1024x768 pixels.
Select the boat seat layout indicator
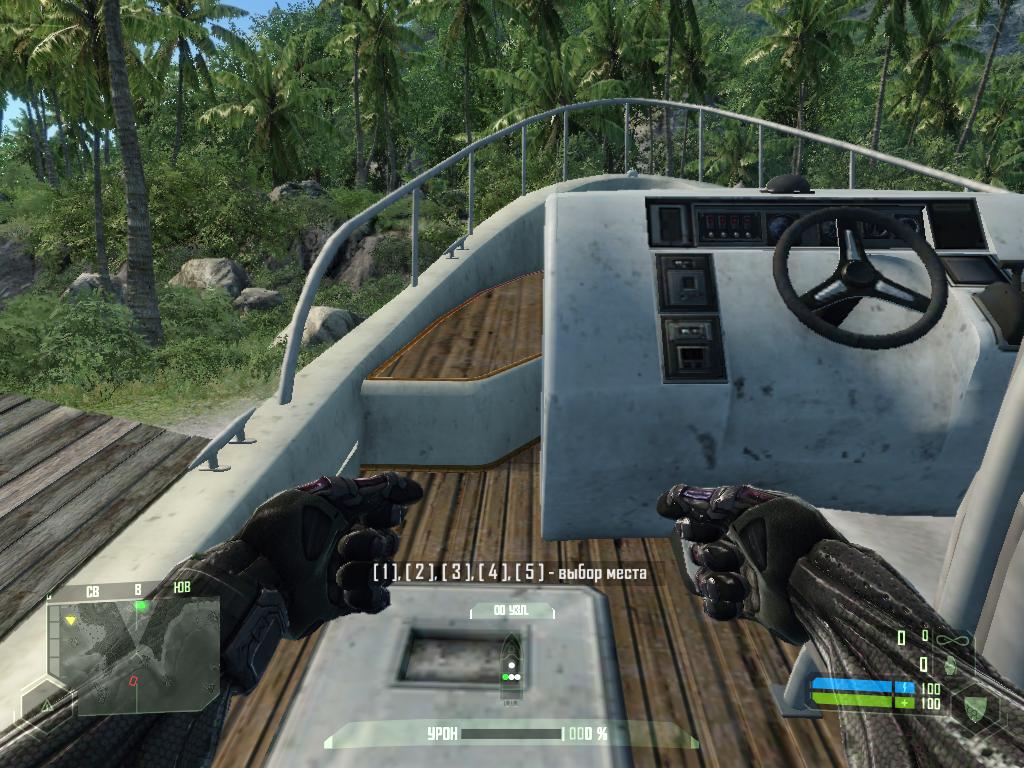pyautogui.click(x=511, y=665)
